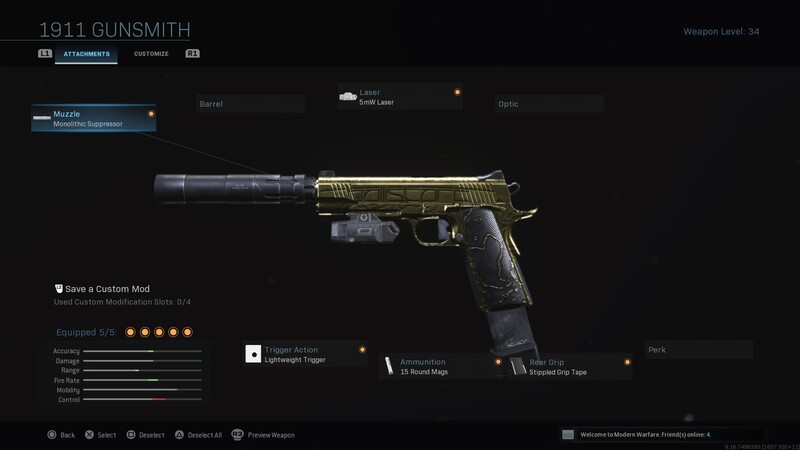The width and height of the screenshot is (800, 450).
Task: Open the friends online notification
Action: [x=658, y=435]
